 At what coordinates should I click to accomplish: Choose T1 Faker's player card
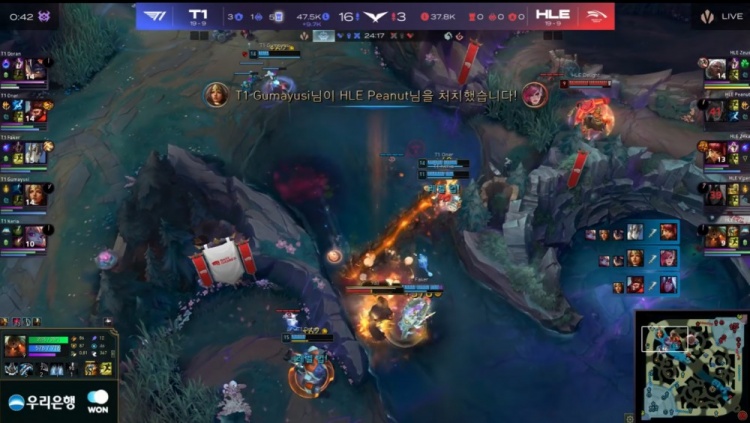click(25, 152)
